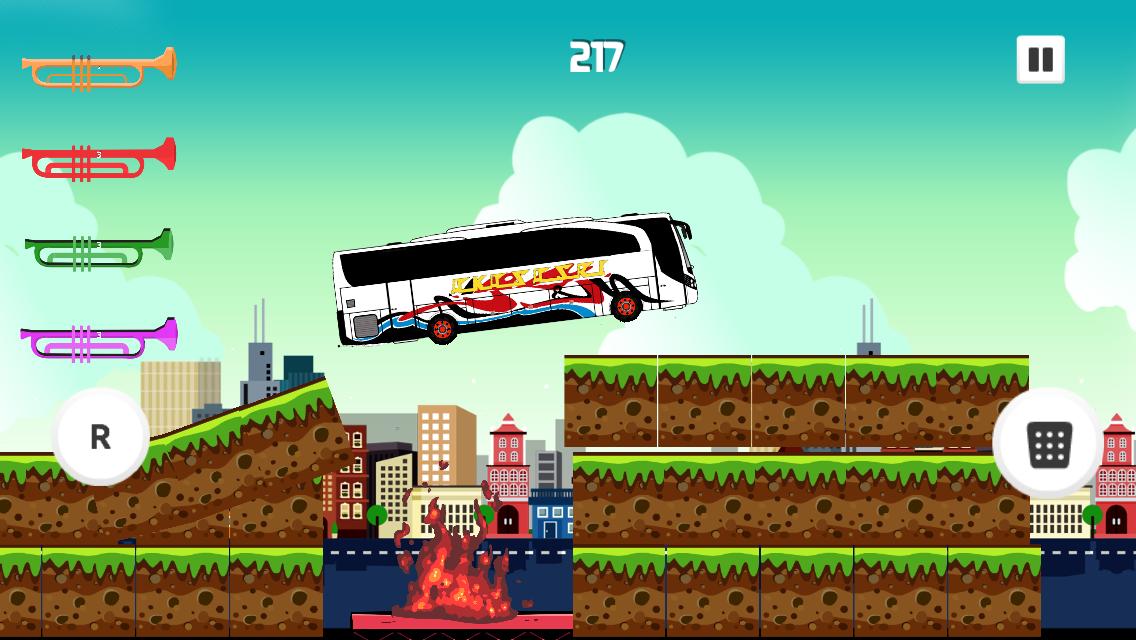Pause the game
Viewport: 1136px width, 640px height.
(x=1040, y=59)
